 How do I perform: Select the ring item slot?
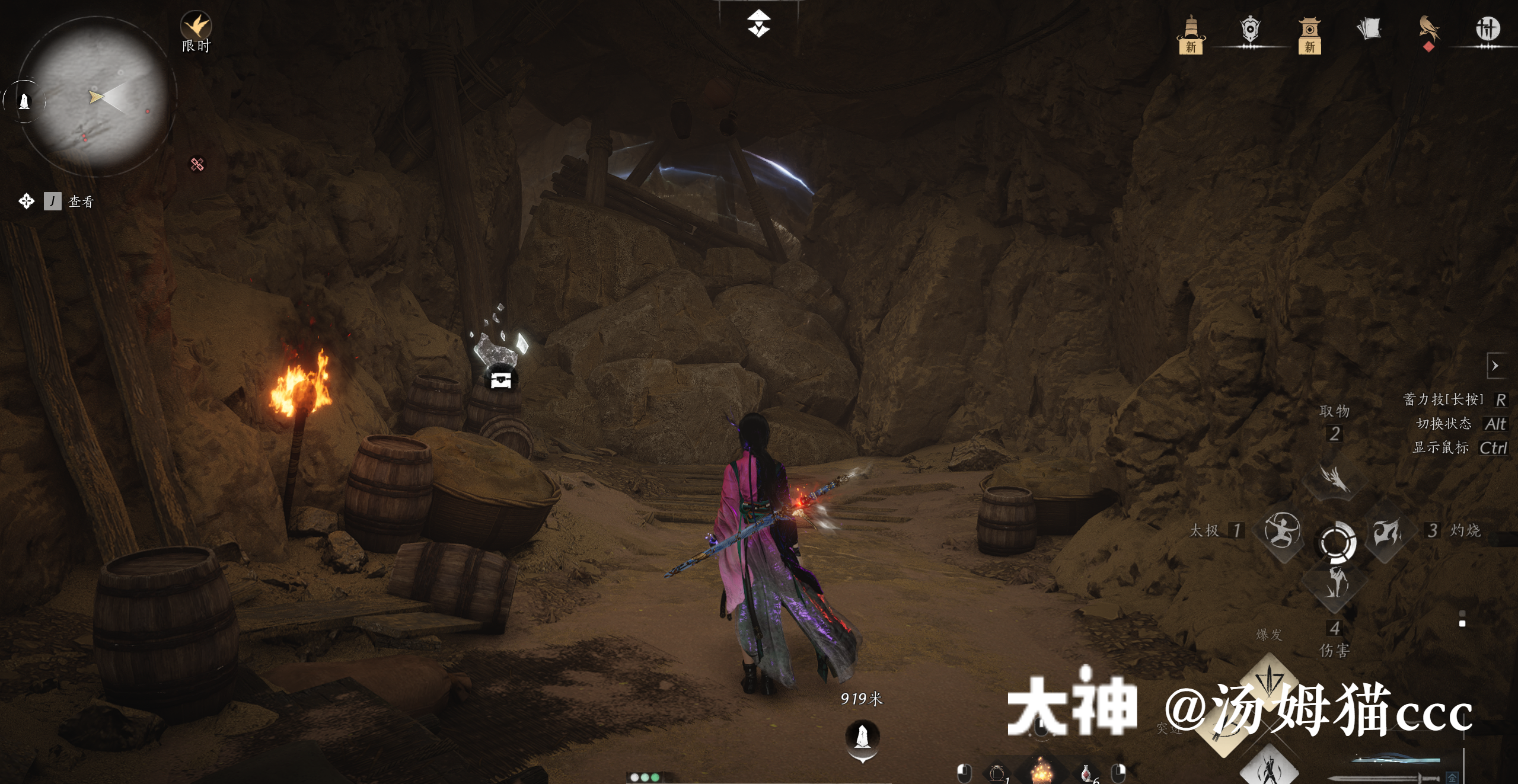[997, 773]
